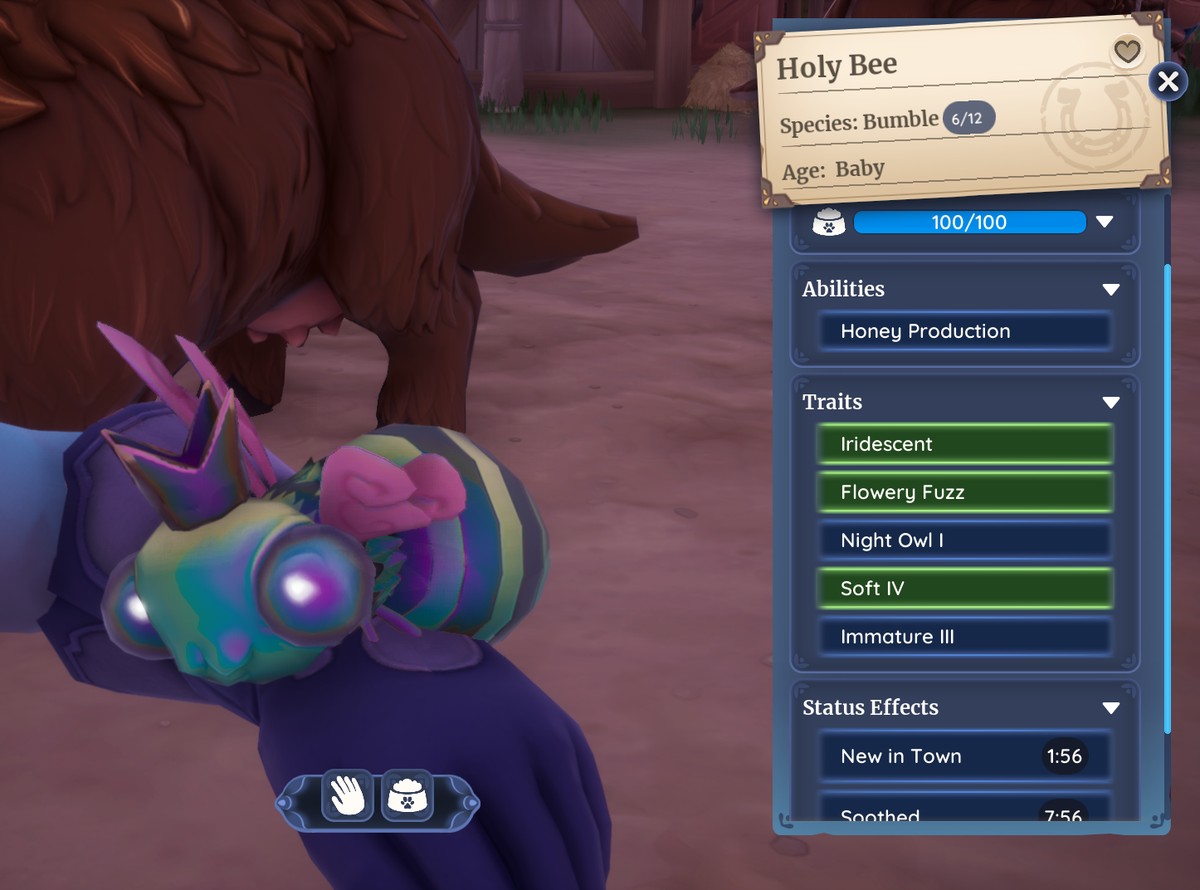1200x890 pixels.
Task: Collapse the Status Effects section
Action: coord(1110,708)
